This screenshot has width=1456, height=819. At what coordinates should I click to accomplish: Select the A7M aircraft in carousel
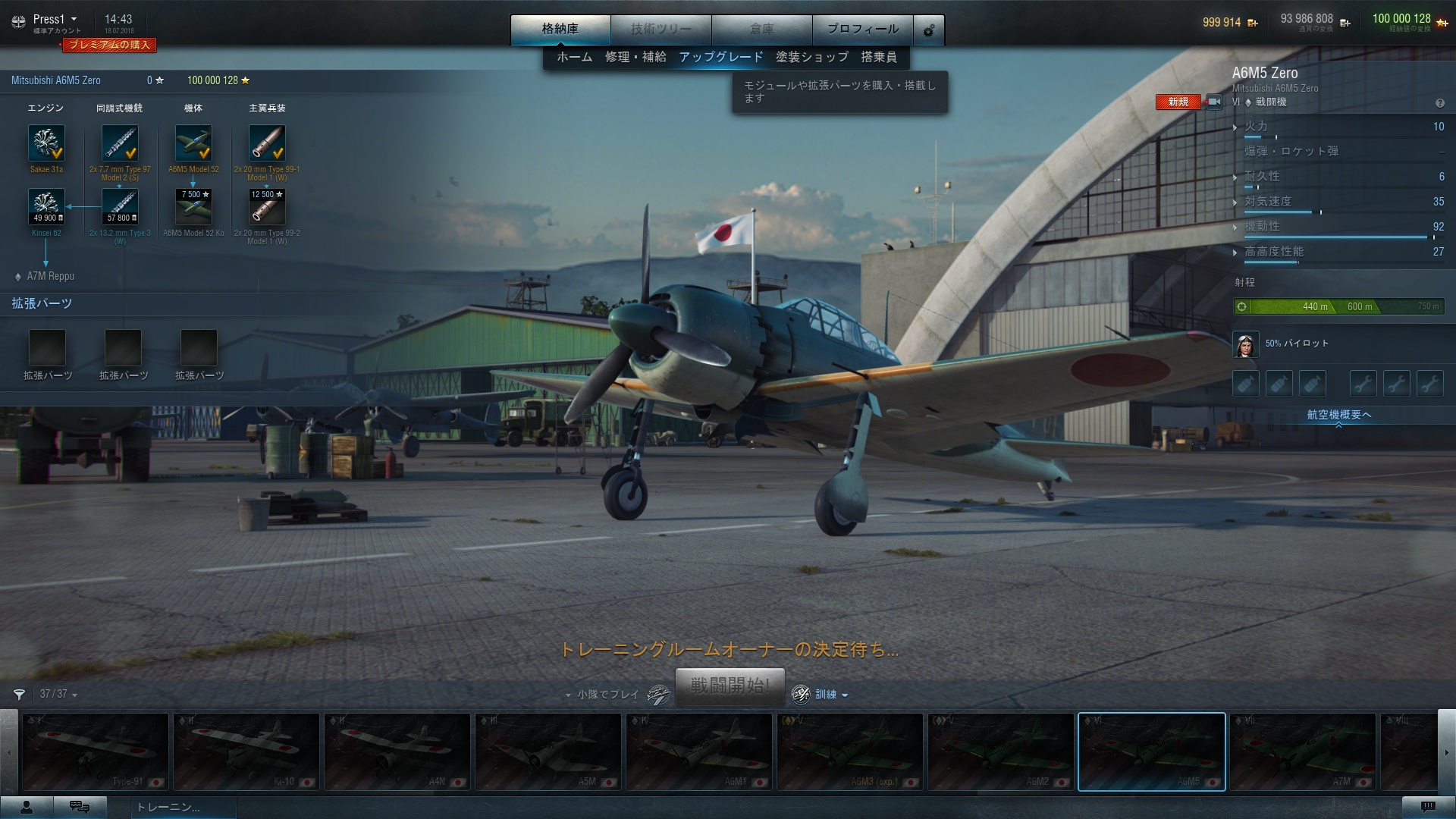coord(1302,752)
